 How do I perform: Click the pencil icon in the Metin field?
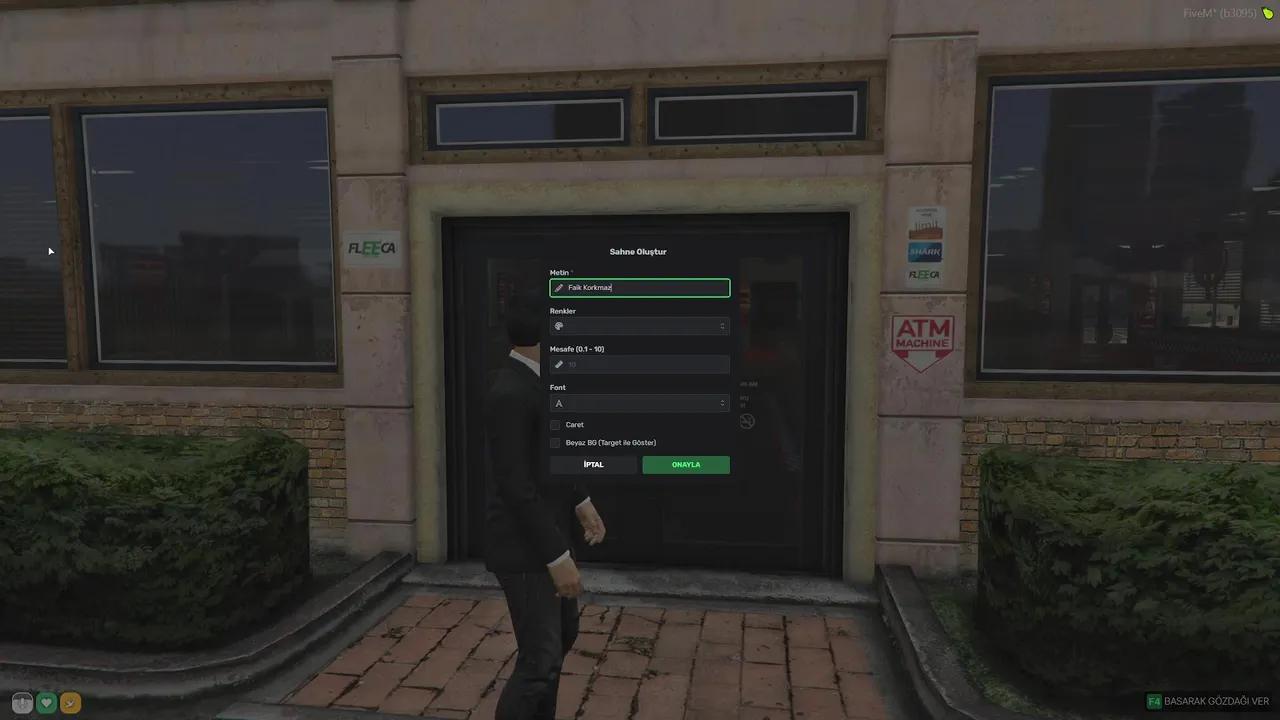(x=559, y=288)
